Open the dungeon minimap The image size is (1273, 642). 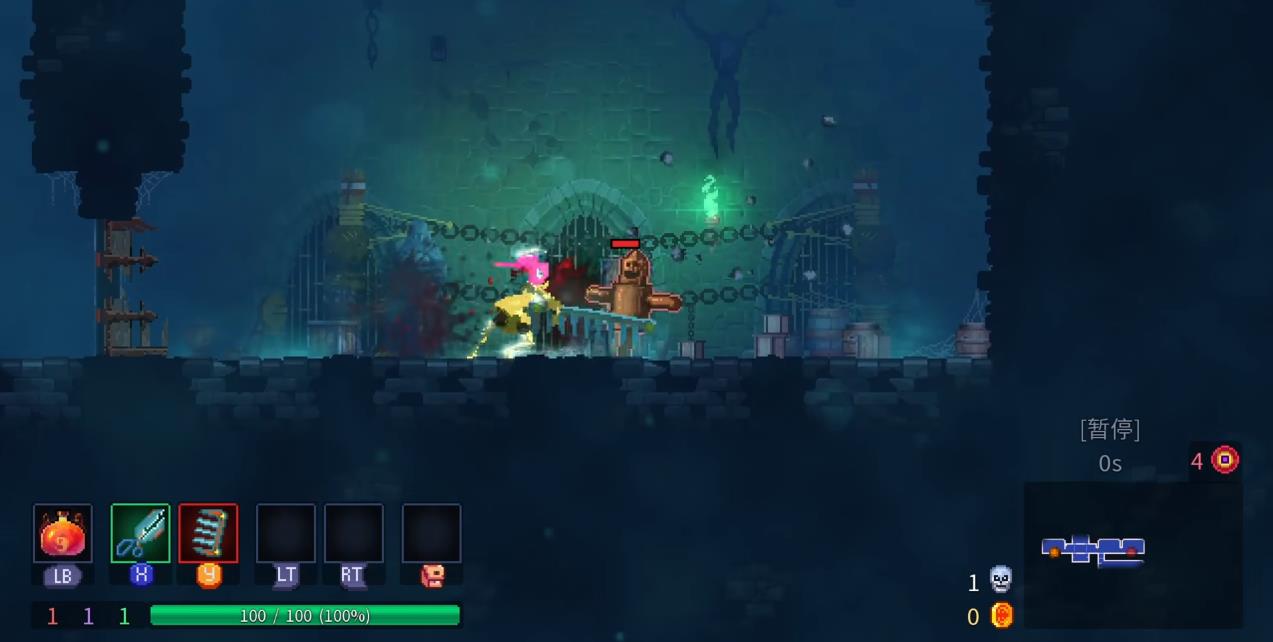click(x=1132, y=553)
